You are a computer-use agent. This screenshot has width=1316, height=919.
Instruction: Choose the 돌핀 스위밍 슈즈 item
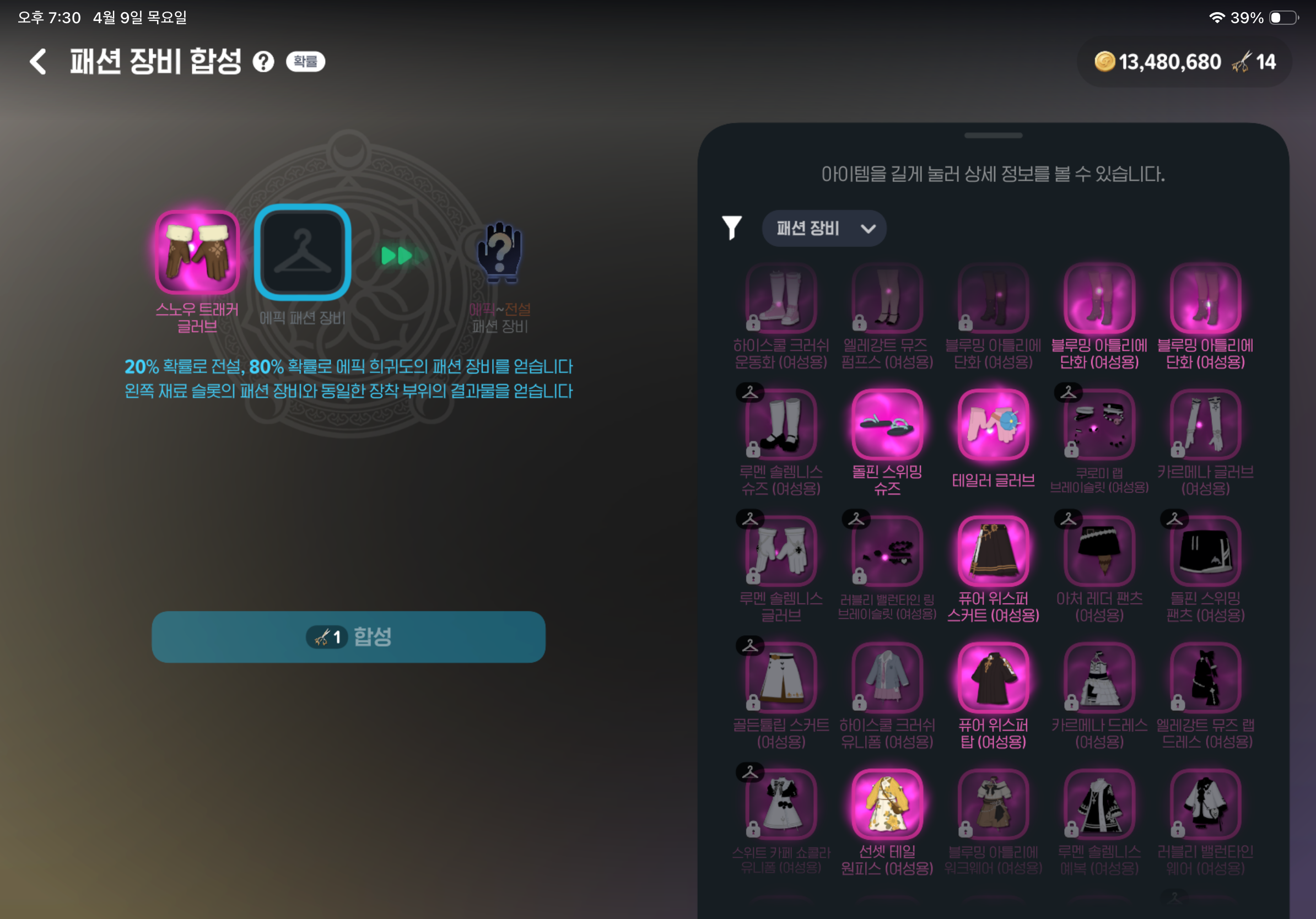(x=887, y=425)
